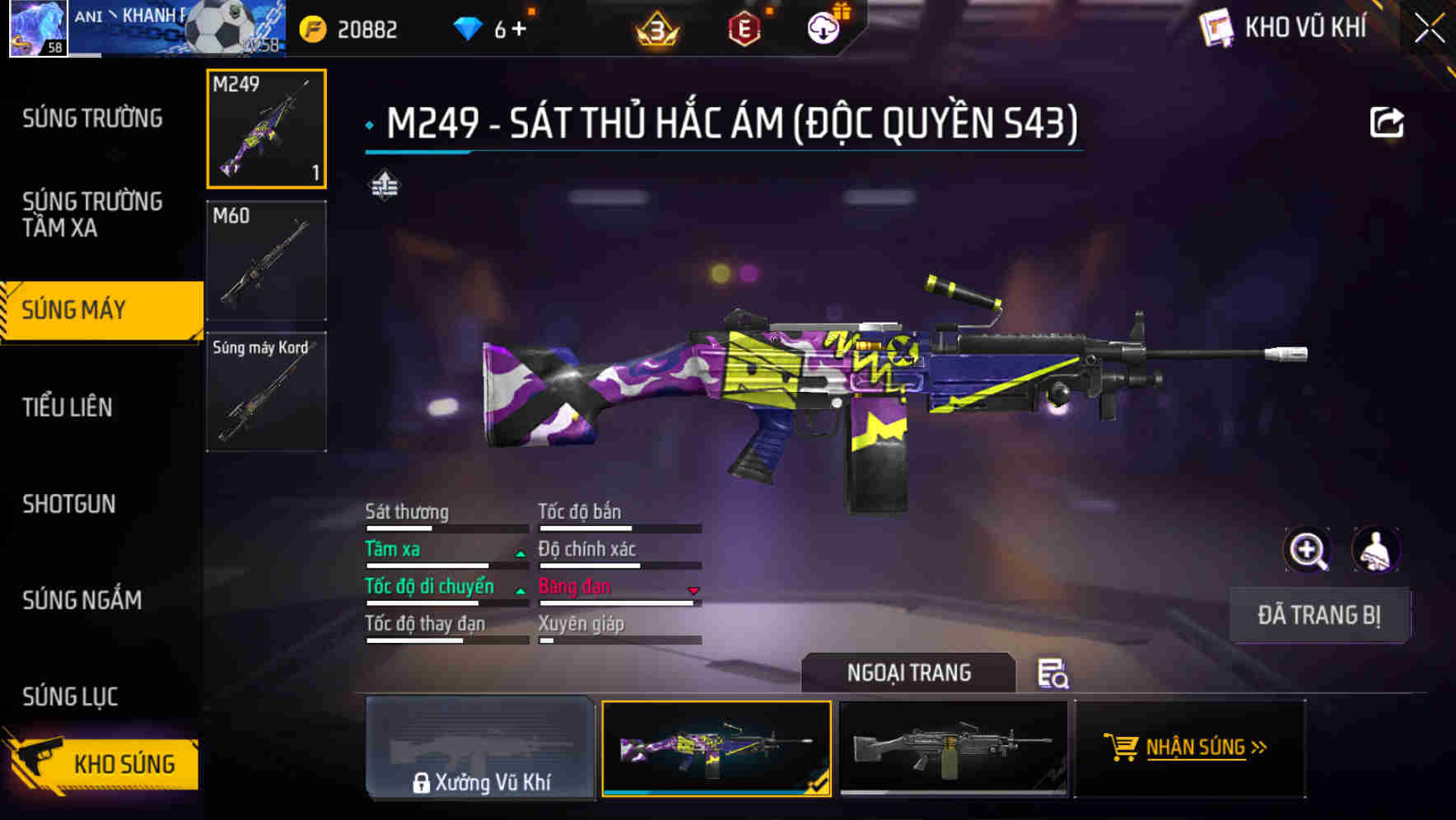The image size is (1456, 820).
Task: Open the share icon beside the M249 weapon name
Action: coord(1388,120)
